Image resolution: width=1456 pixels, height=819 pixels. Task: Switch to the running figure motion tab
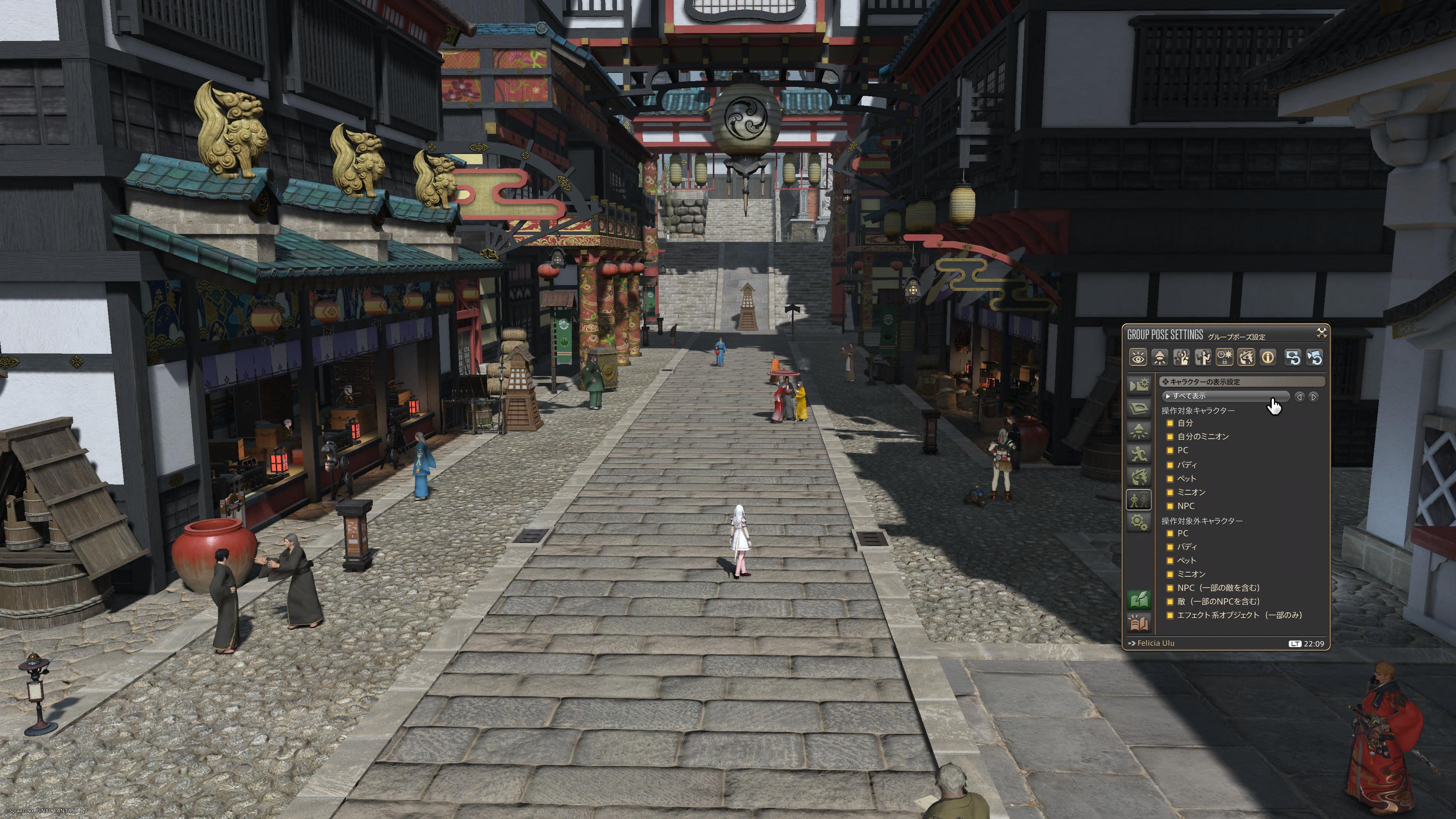click(x=1139, y=454)
